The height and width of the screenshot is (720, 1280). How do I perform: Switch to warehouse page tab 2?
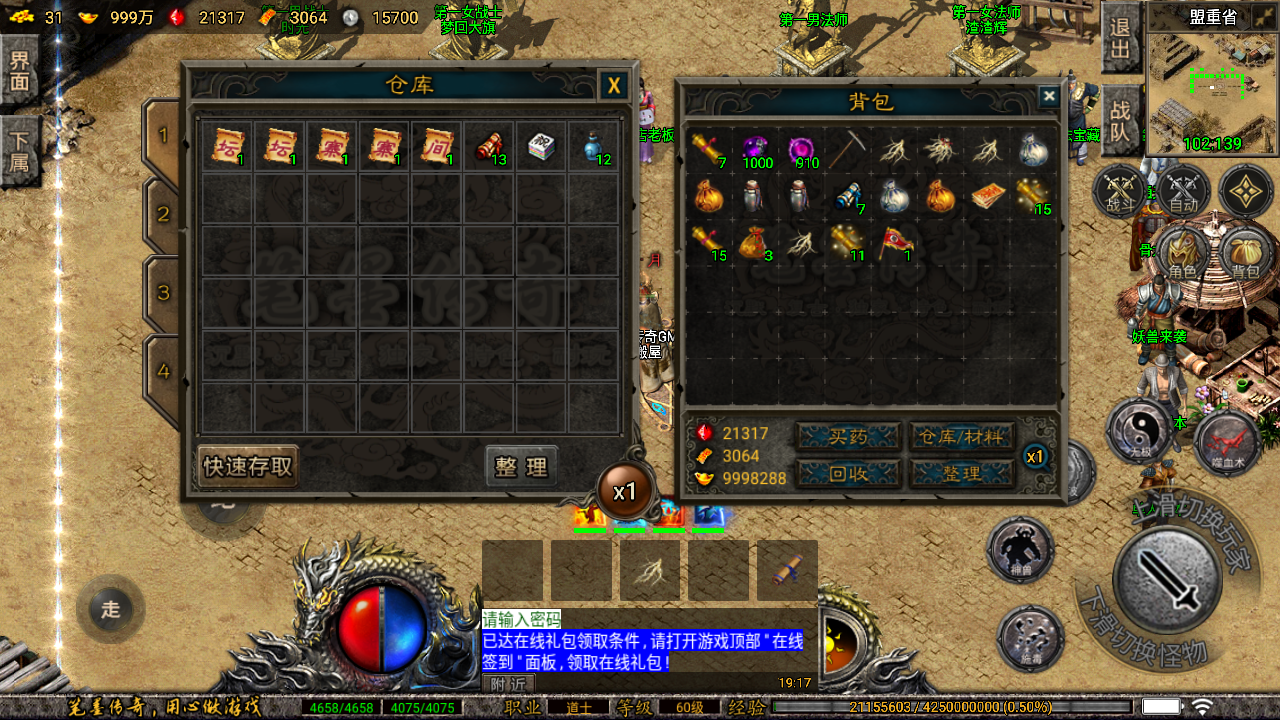(x=163, y=214)
